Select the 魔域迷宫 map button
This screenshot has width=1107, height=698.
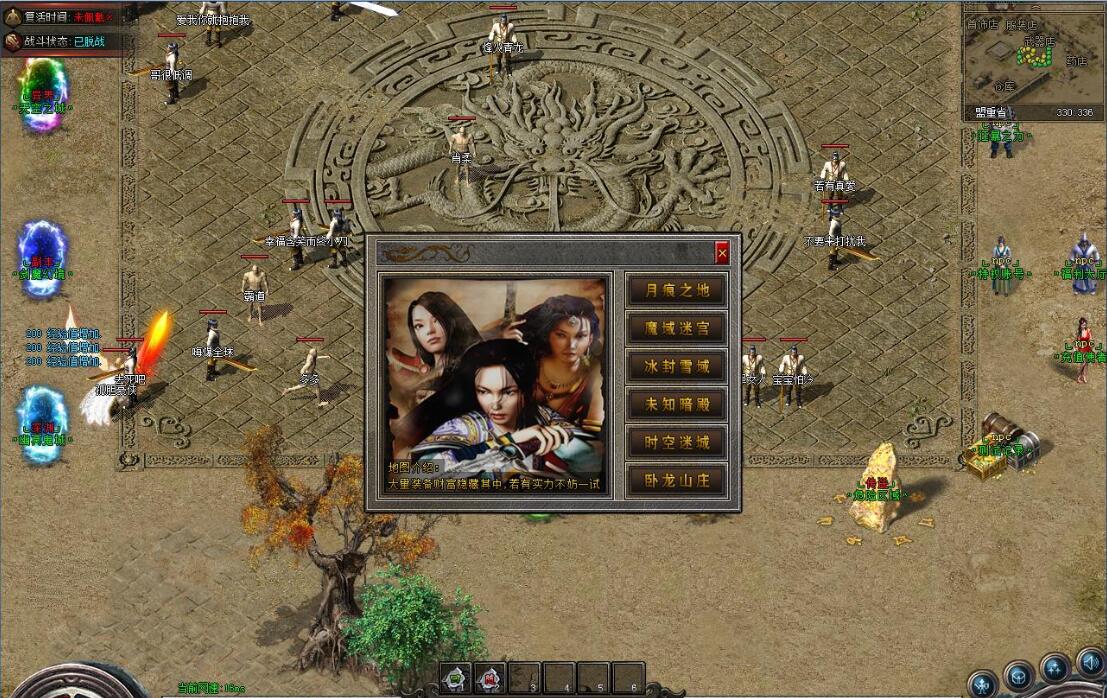point(676,328)
